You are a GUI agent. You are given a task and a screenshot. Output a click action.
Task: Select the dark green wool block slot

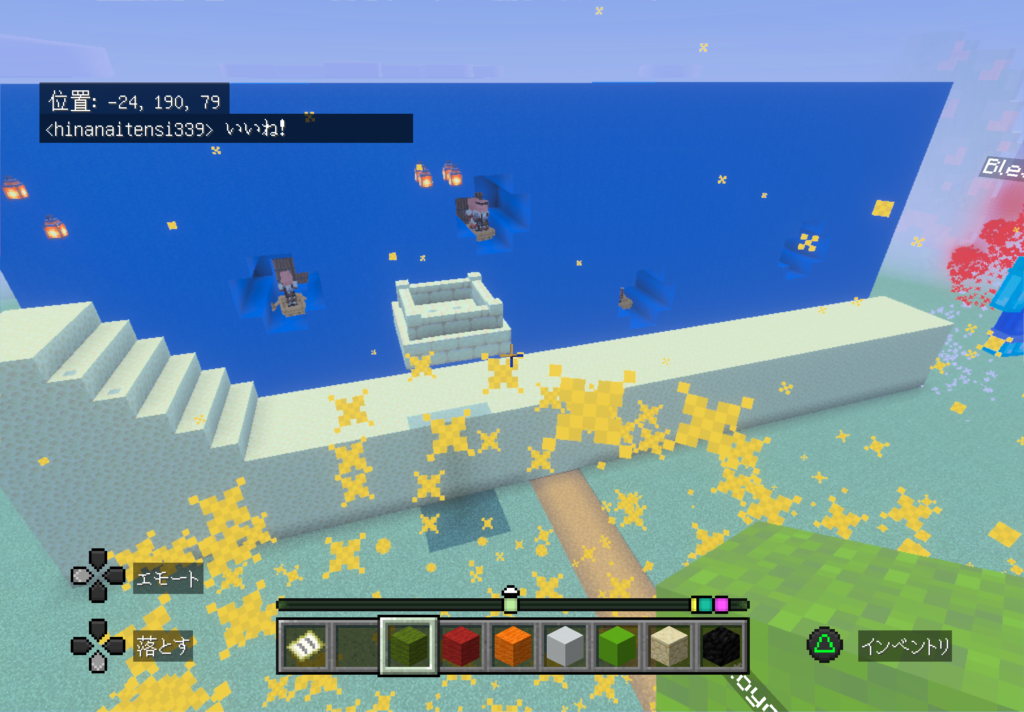click(x=408, y=646)
